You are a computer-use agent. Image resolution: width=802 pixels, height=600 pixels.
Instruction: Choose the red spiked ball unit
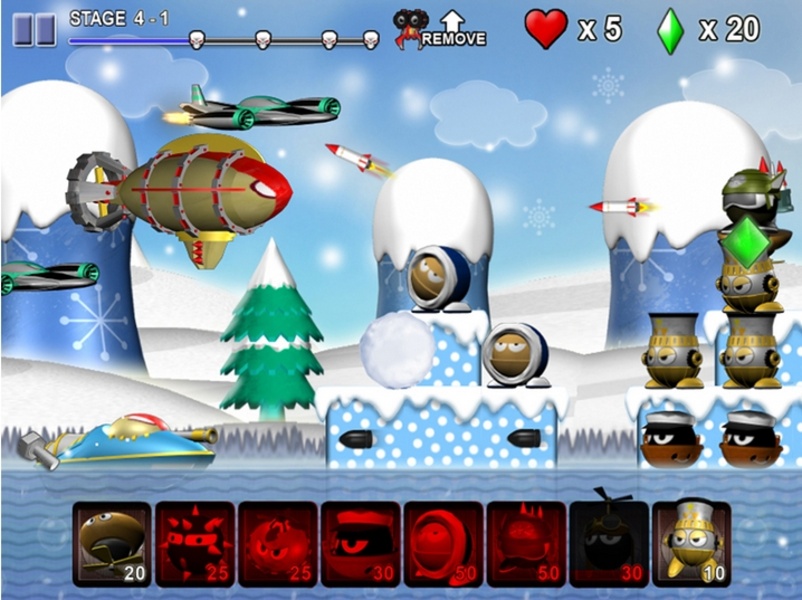tap(194, 543)
